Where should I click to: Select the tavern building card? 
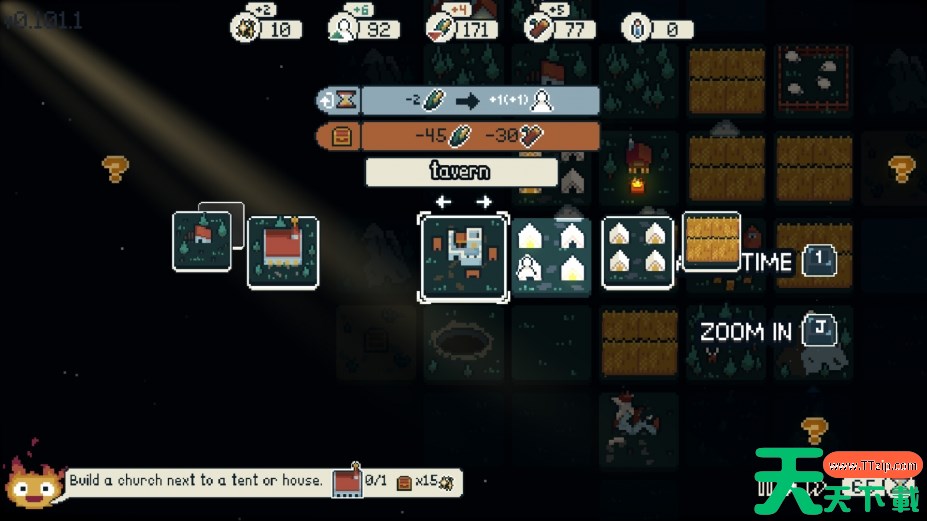pos(464,256)
